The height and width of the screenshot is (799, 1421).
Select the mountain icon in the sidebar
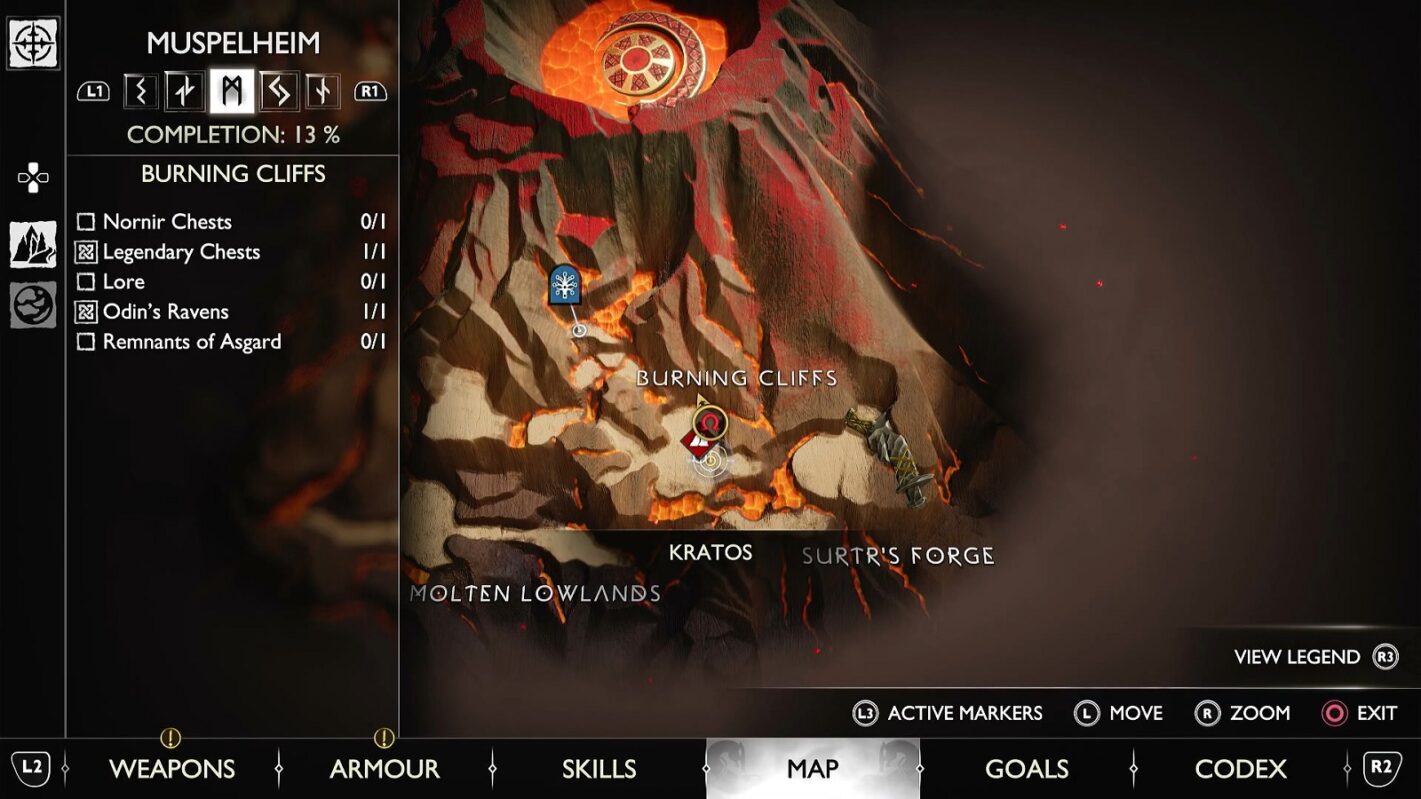33,244
